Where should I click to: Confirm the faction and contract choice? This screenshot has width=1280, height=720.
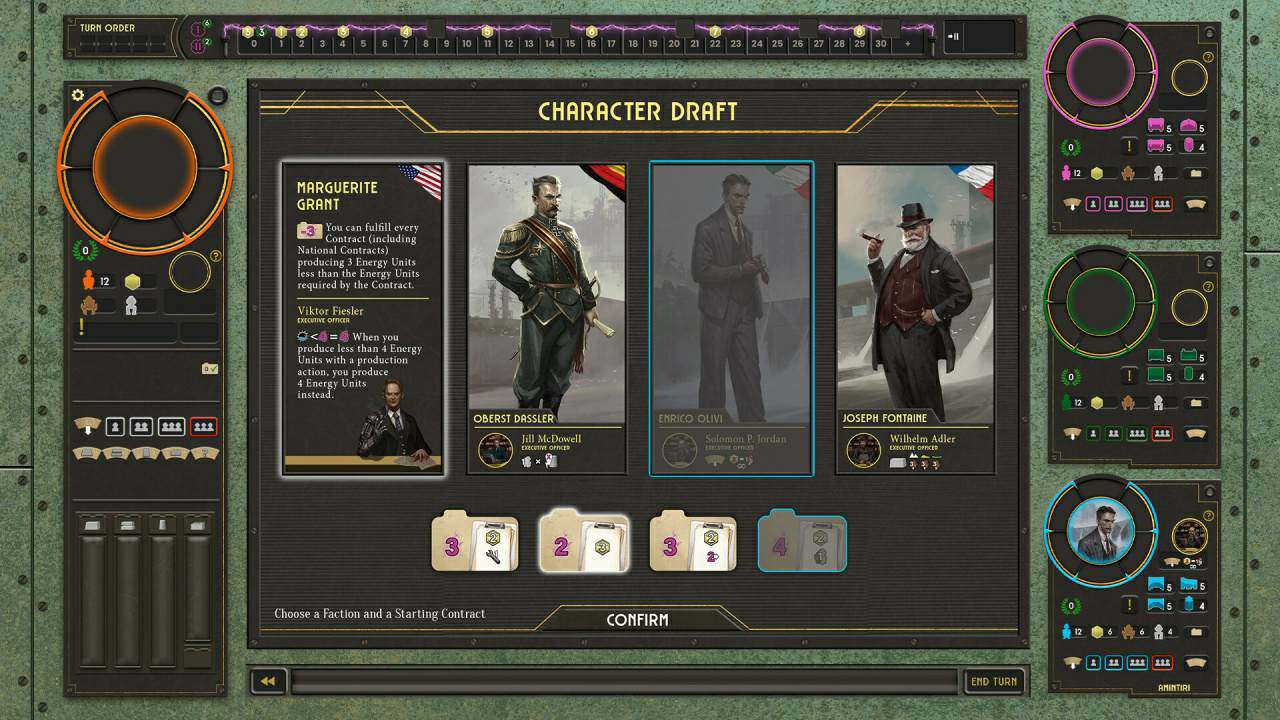pos(637,620)
